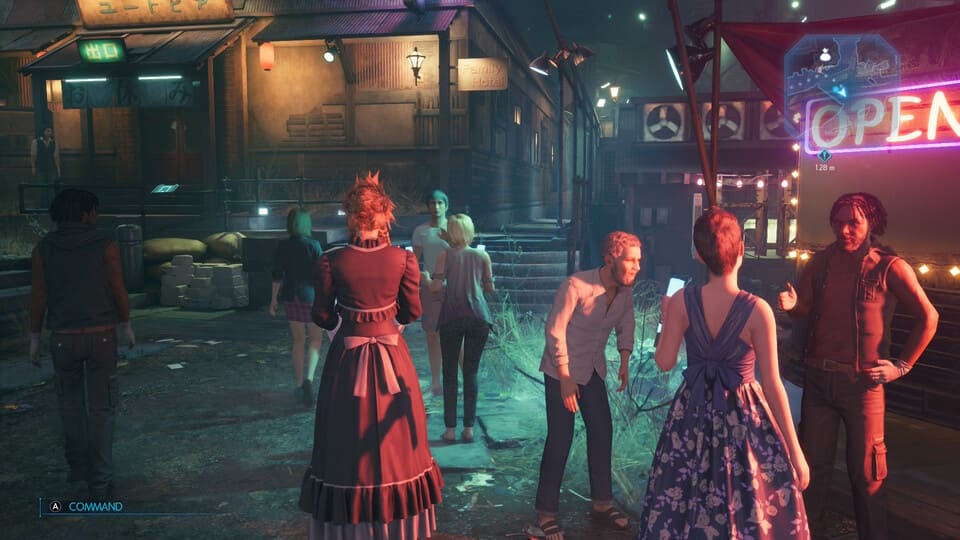Select the objective waypoint marker showing 128 m

pos(824,155)
